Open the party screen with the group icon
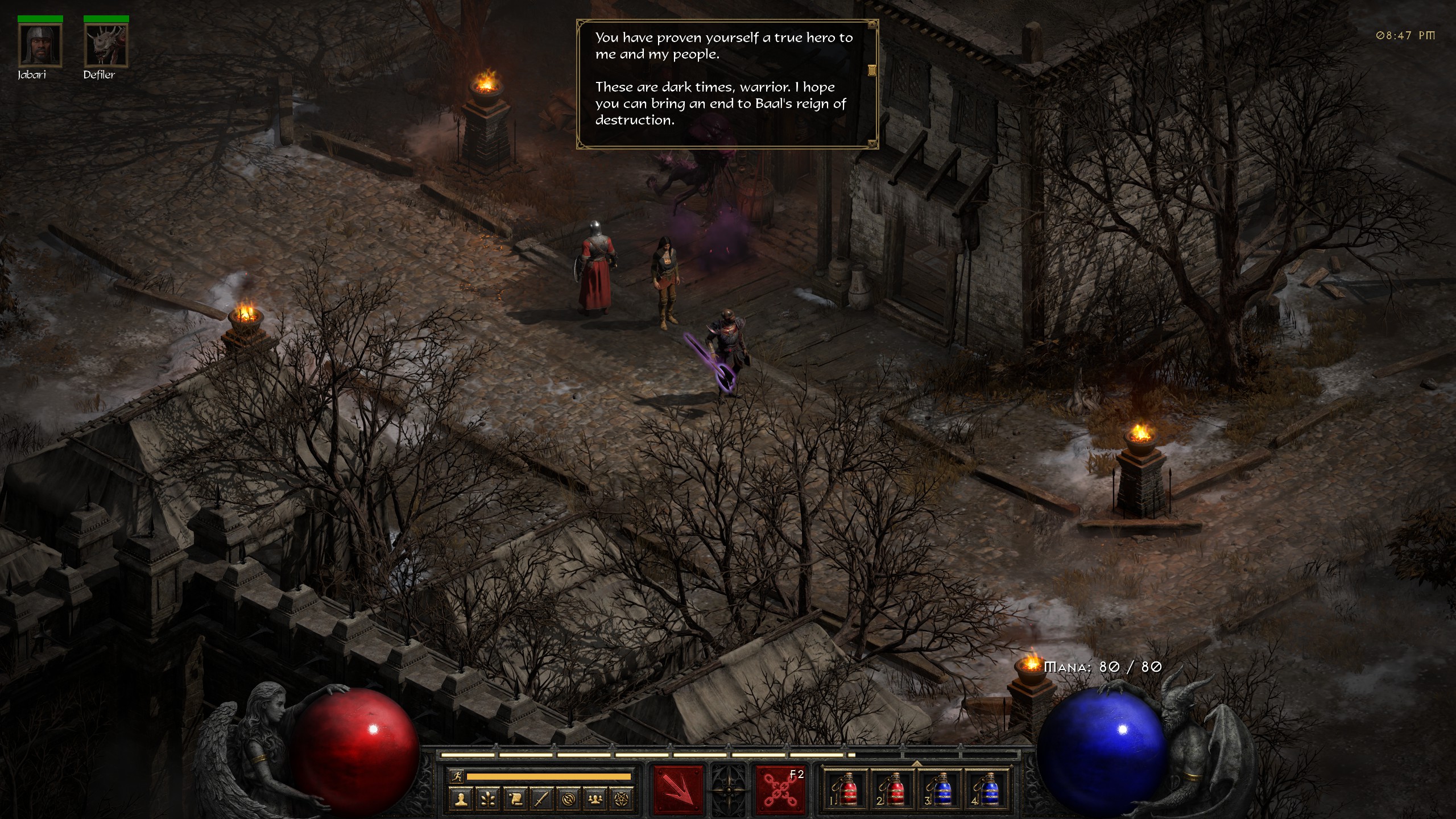Screen dimensions: 1456x819 pos(595,800)
